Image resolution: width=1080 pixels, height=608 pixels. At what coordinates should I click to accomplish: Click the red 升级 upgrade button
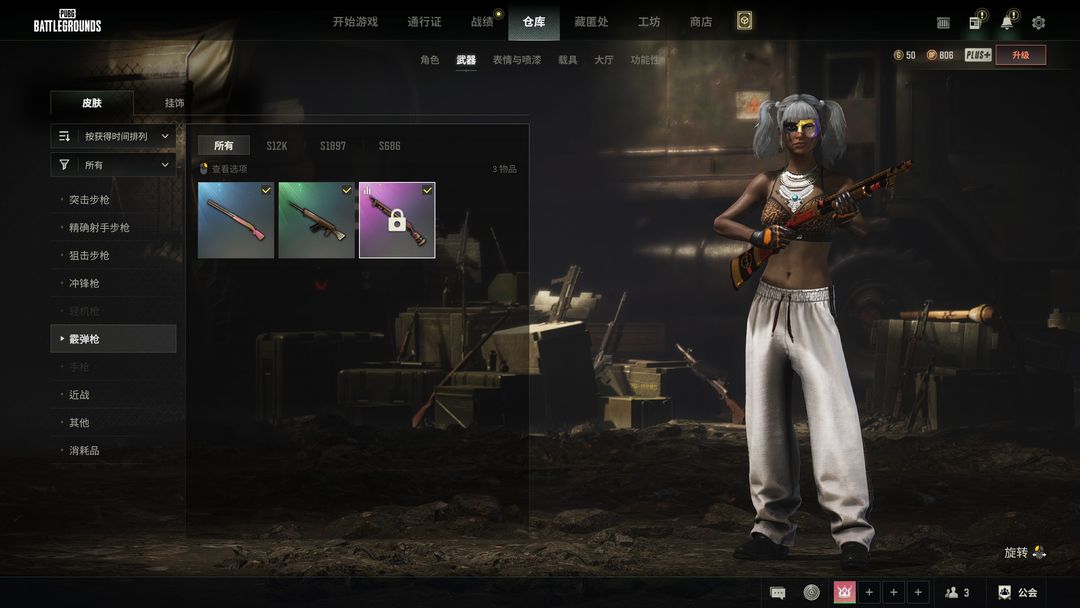click(1020, 55)
